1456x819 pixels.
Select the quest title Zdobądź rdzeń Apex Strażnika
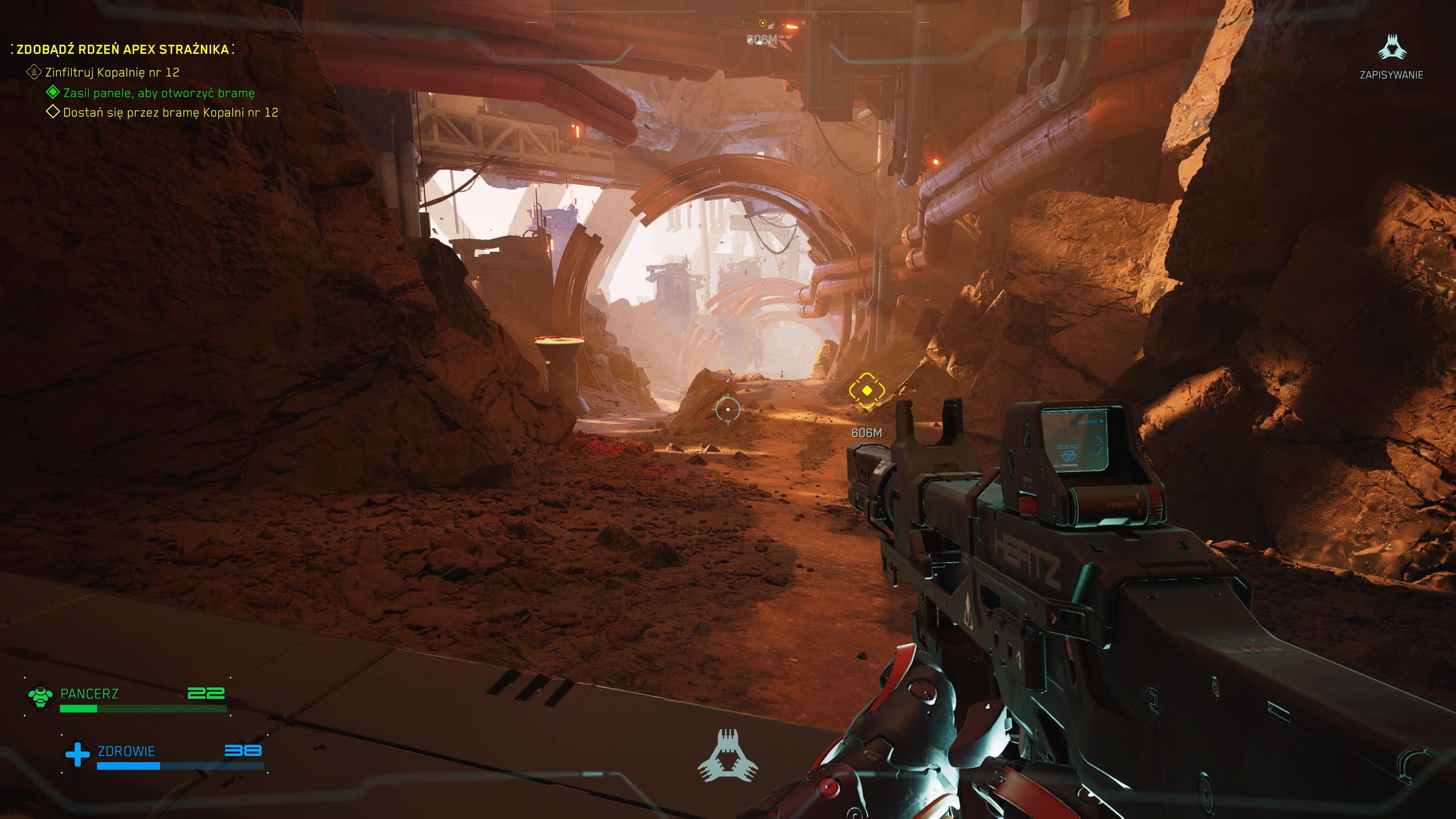point(122,49)
